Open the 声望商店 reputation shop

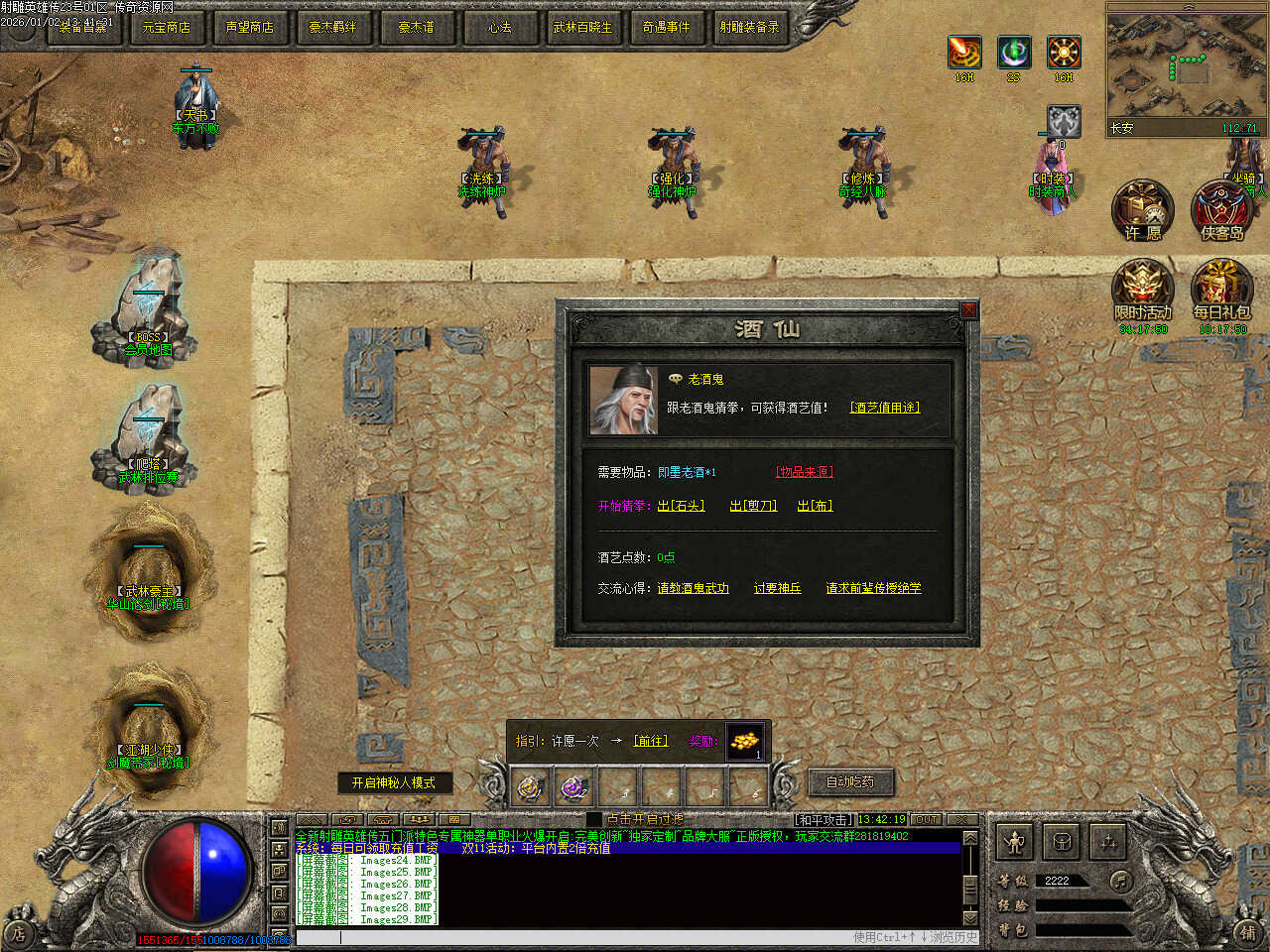pyautogui.click(x=249, y=27)
